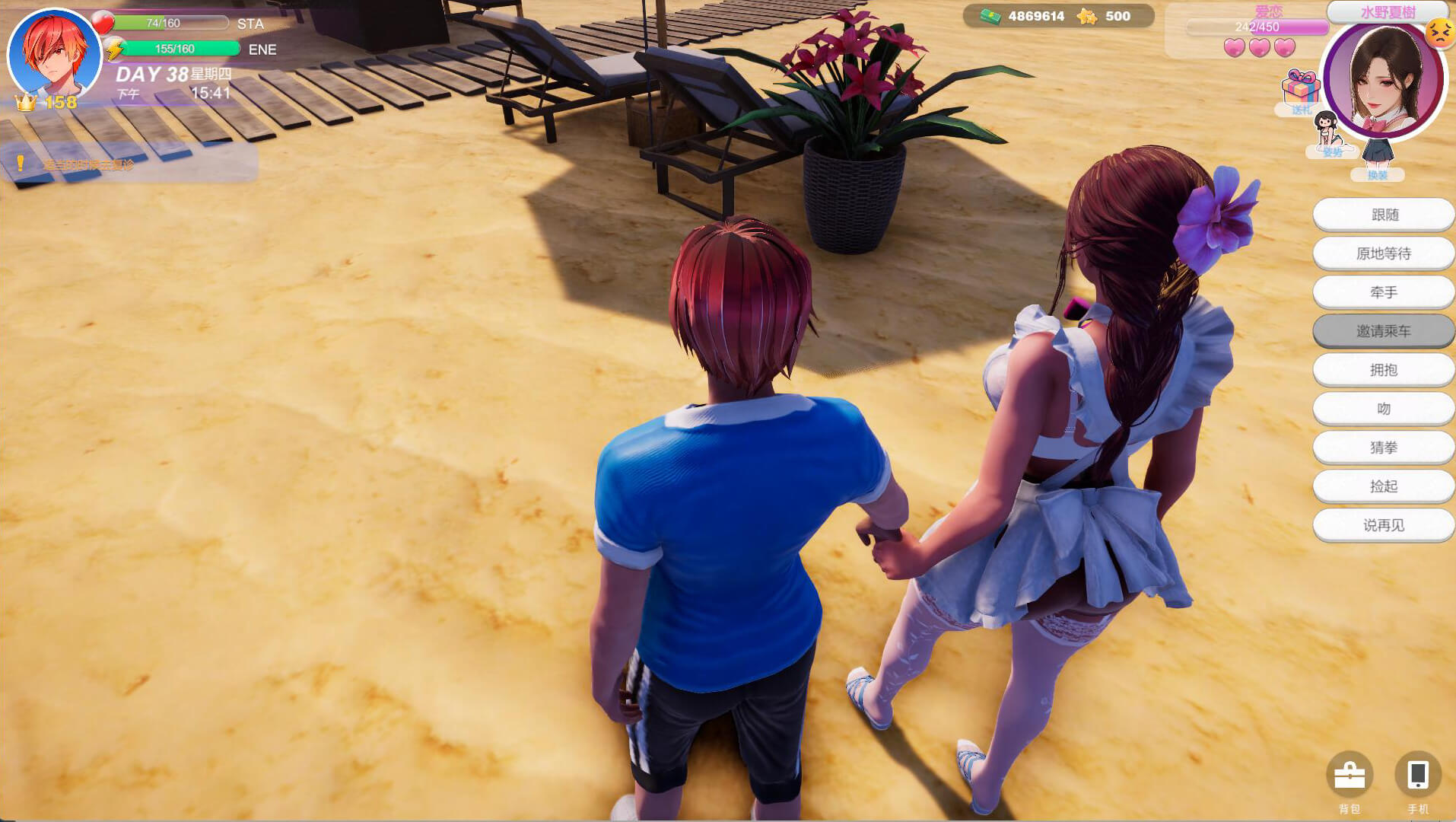This screenshot has height=822, width=1456.
Task: Open the quest tracker with exclamation mark
Action: pyautogui.click(x=129, y=164)
